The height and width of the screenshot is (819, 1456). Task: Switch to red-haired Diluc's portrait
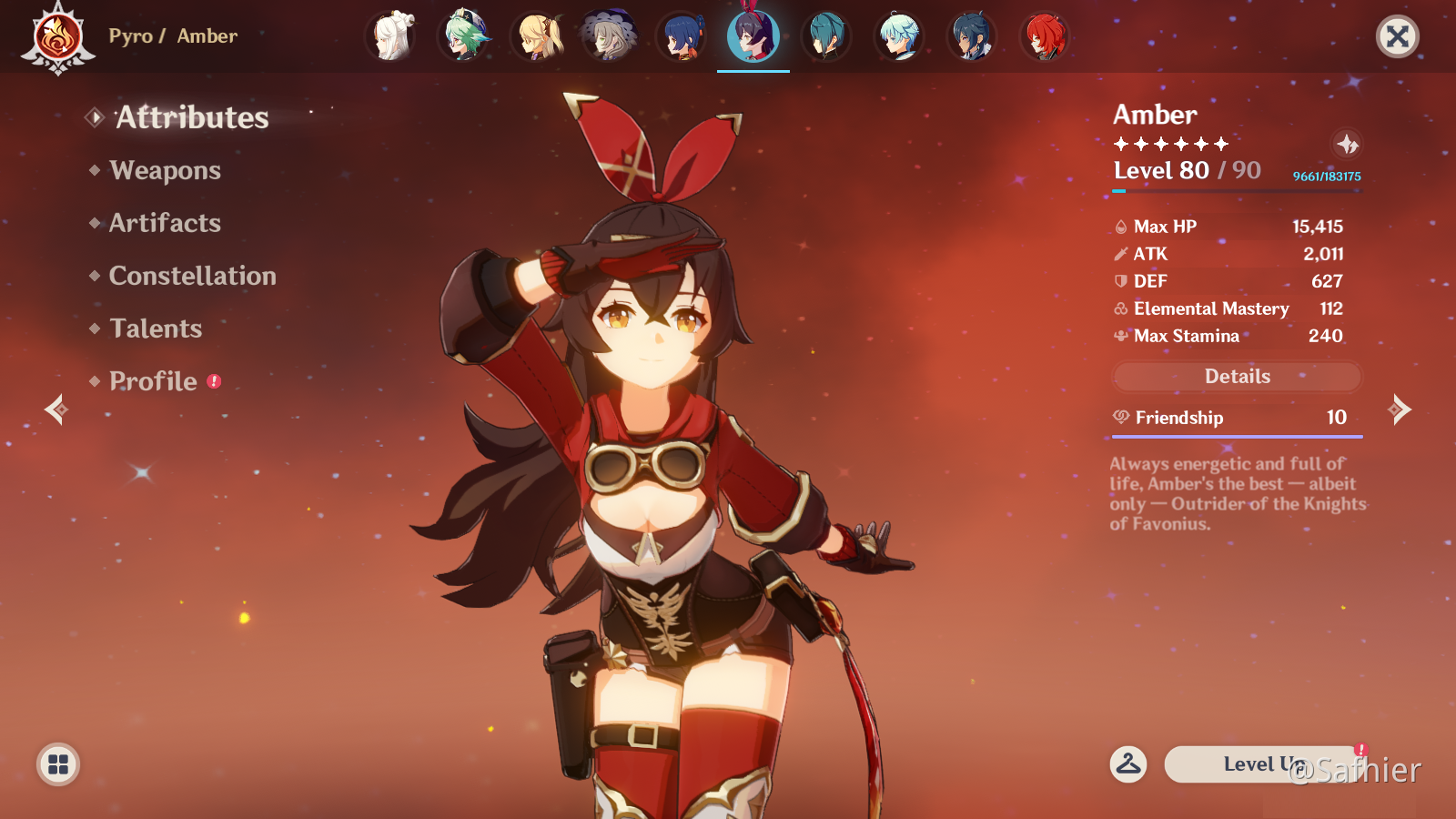[1045, 37]
